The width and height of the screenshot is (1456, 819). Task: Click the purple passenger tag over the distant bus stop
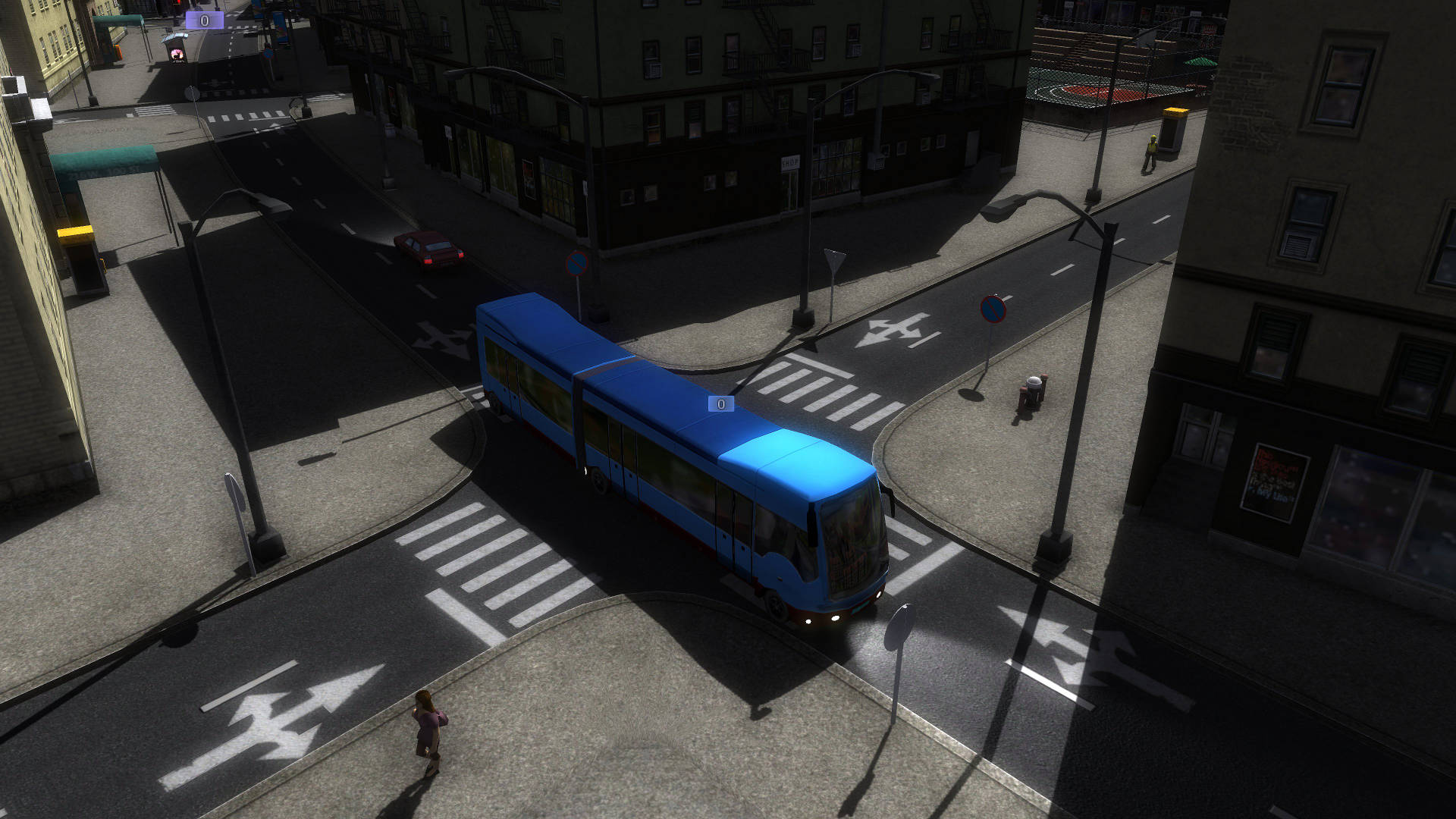click(204, 20)
